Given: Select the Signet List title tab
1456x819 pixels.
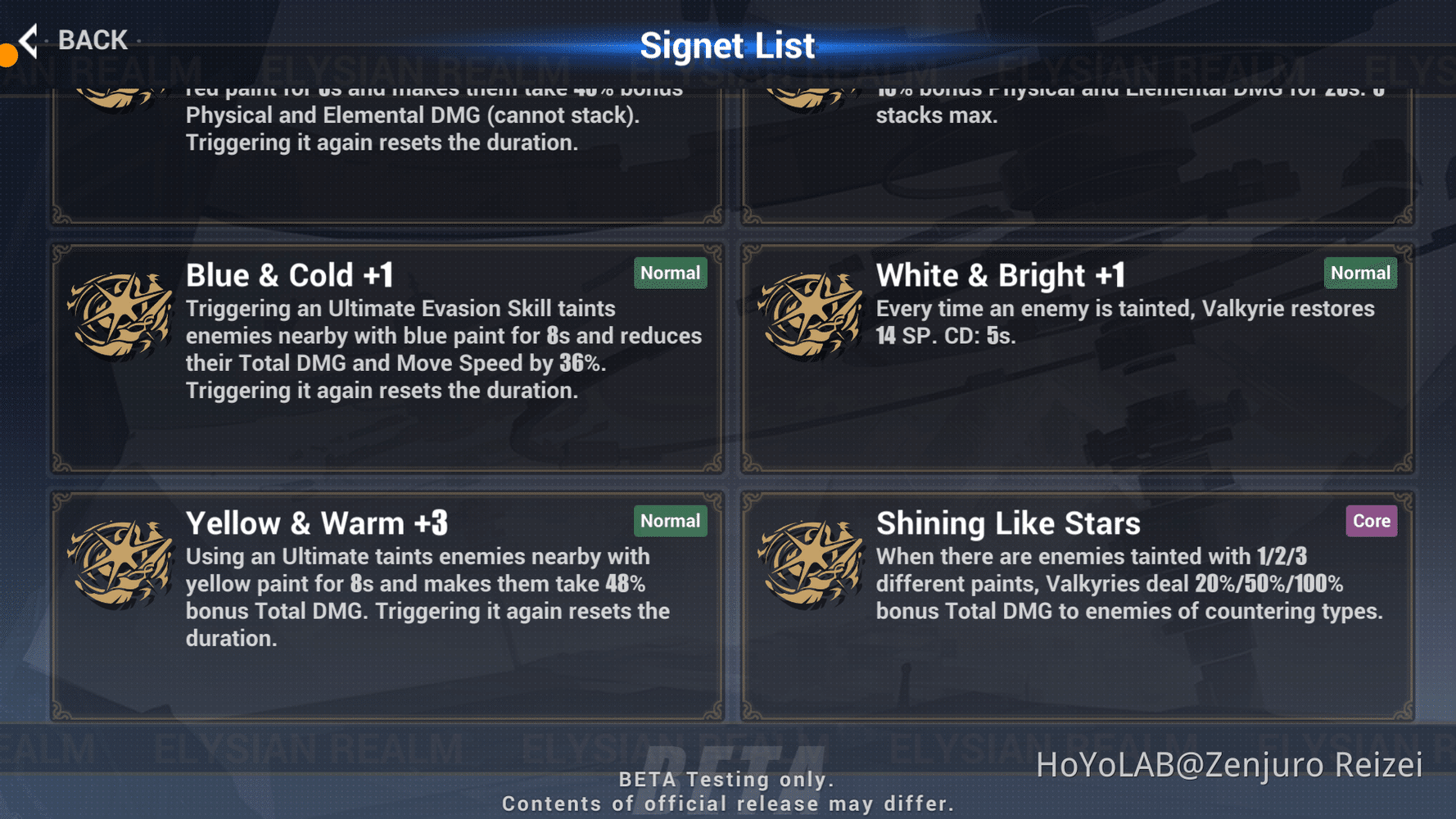Looking at the screenshot, I should pos(728,45).
